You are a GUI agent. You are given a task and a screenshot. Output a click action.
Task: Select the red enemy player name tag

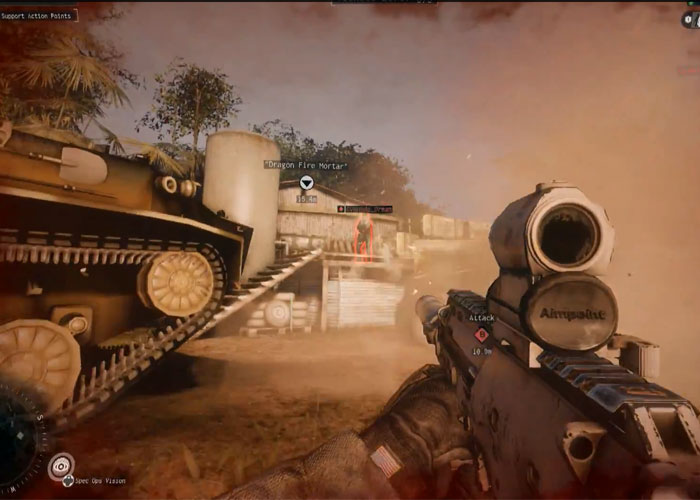(364, 209)
